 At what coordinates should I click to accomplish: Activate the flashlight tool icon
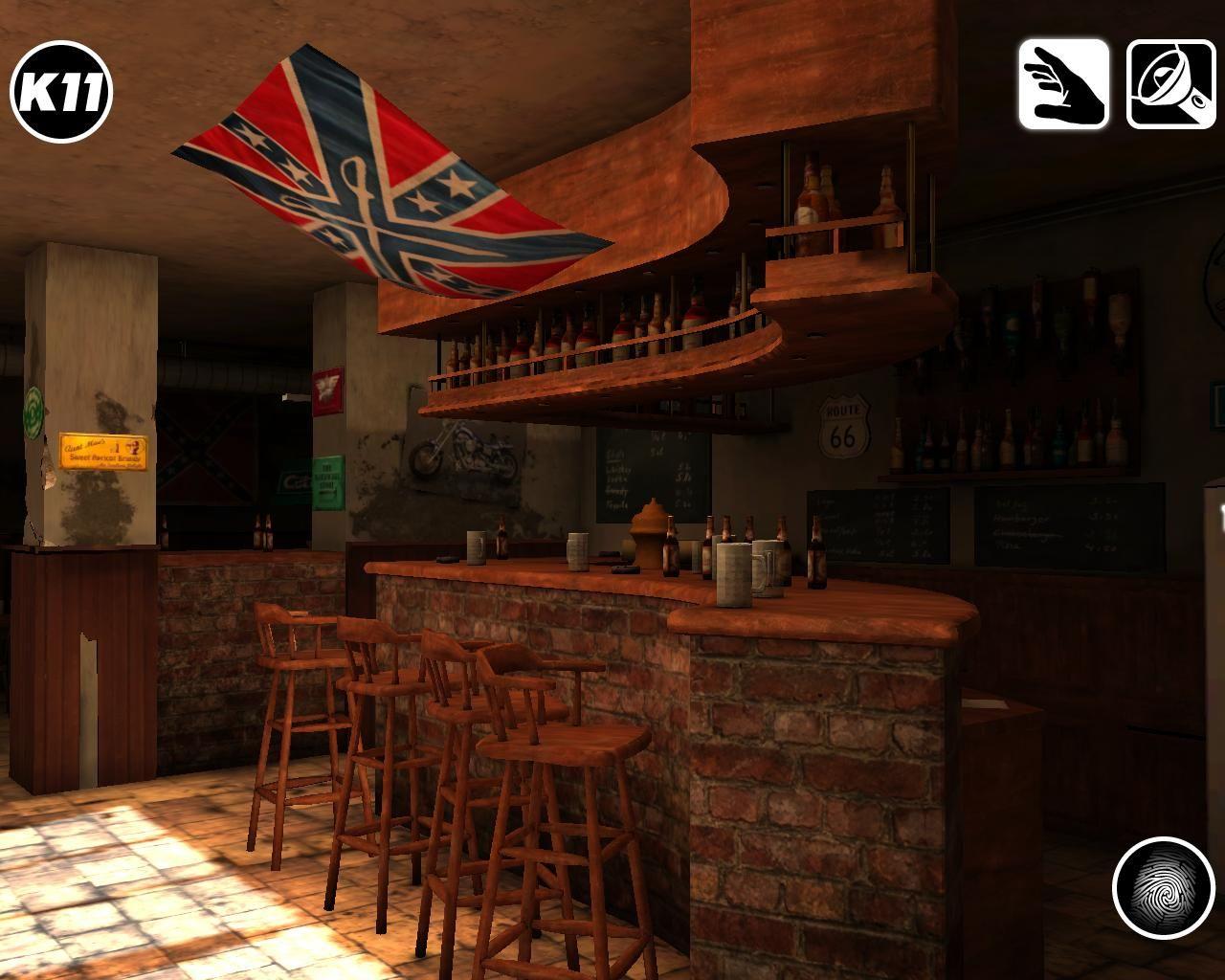pyautogui.click(x=1170, y=84)
